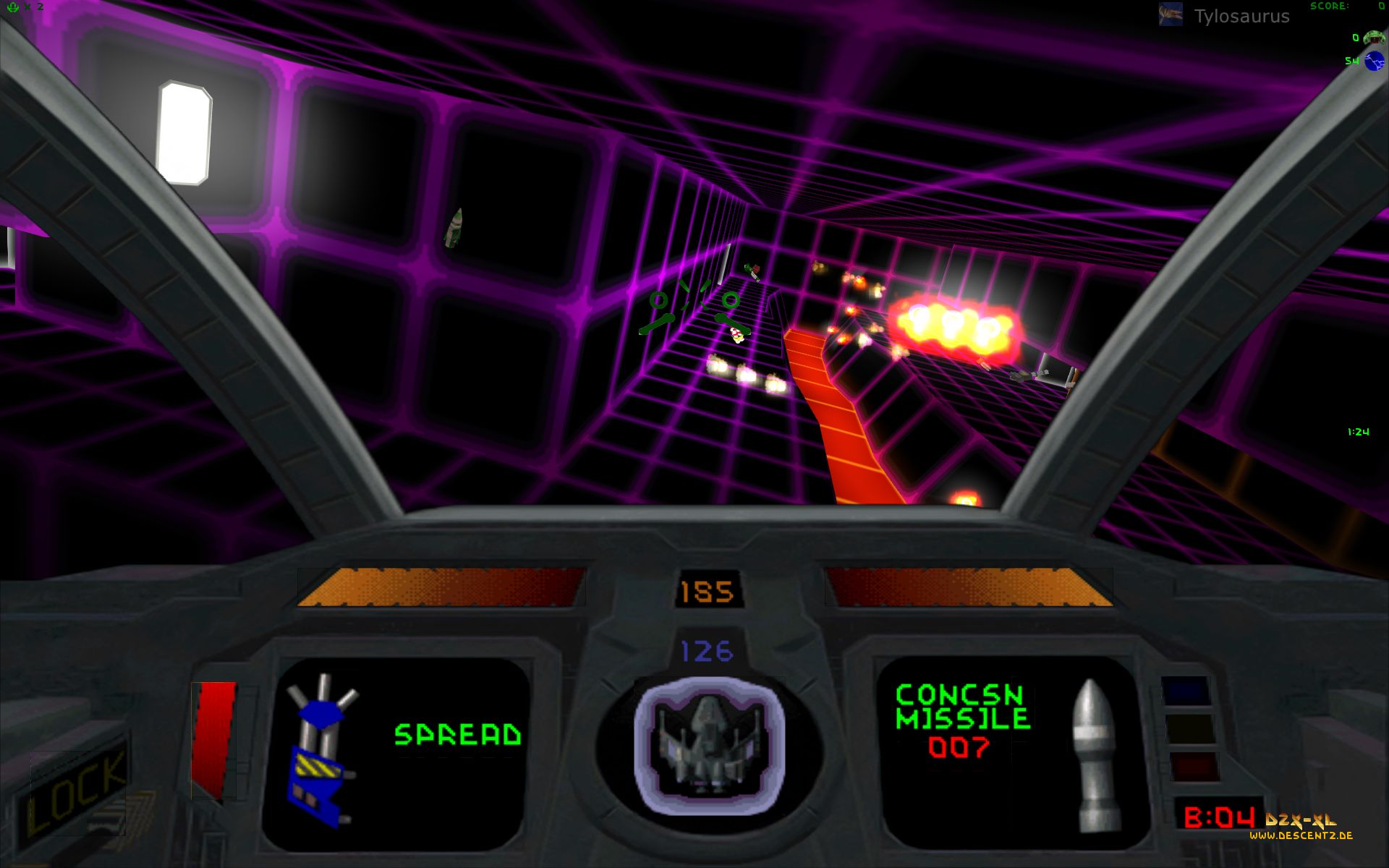
Task: Click the green ship lives icon
Action: tap(13, 7)
